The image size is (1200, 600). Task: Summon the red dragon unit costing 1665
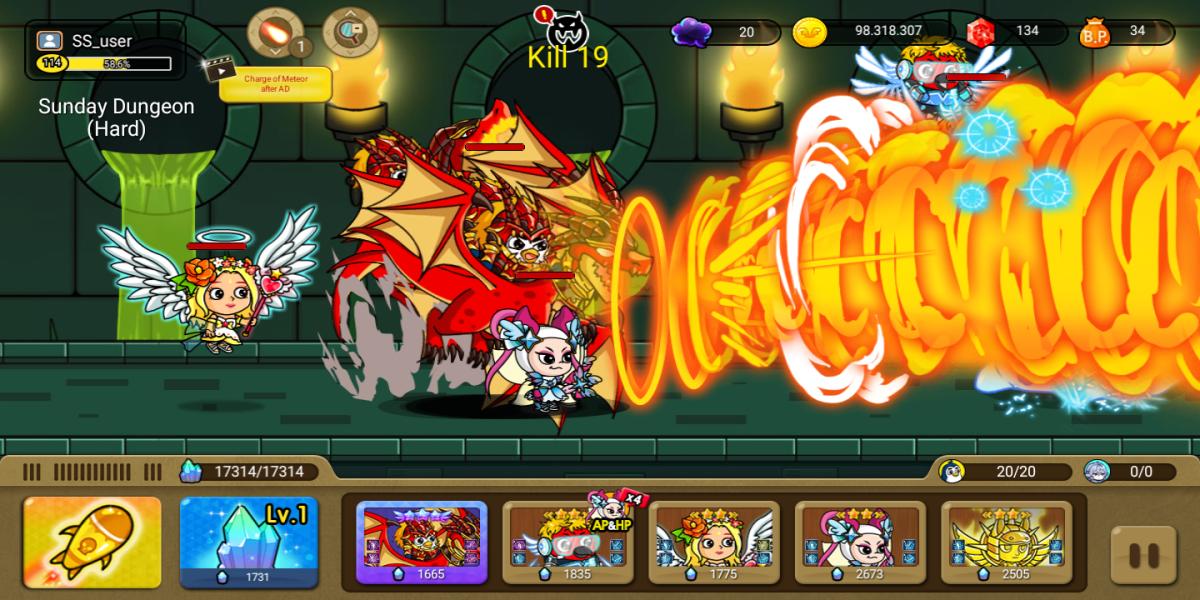(422, 541)
